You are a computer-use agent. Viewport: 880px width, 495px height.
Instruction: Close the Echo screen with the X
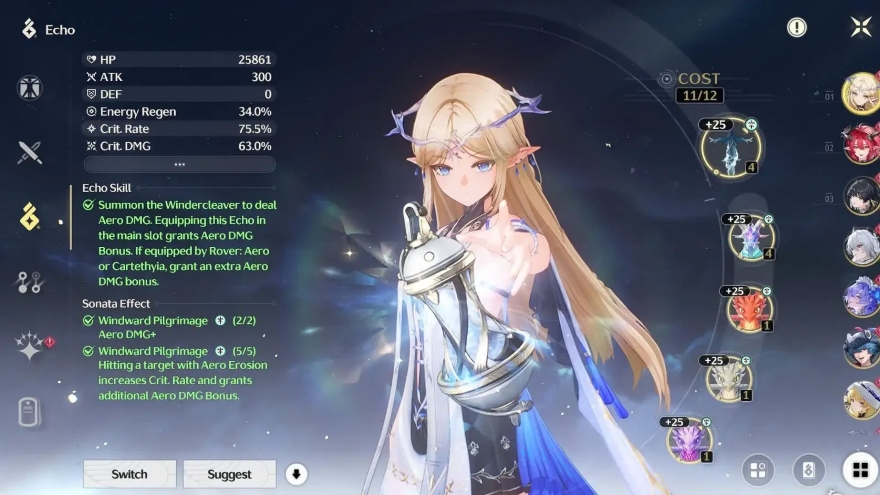[x=860, y=27]
